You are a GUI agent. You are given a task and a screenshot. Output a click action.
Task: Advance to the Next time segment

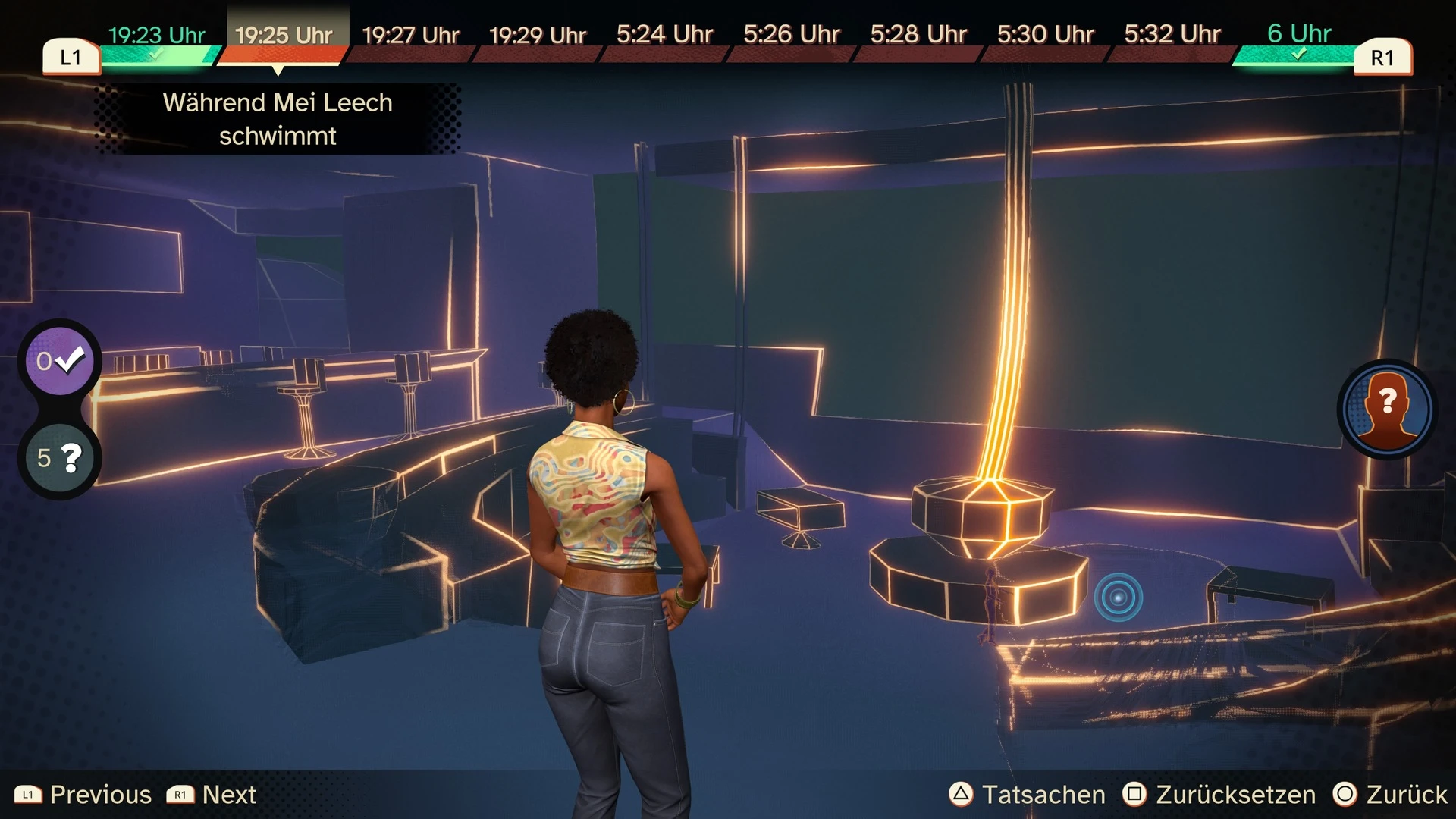coord(212,794)
